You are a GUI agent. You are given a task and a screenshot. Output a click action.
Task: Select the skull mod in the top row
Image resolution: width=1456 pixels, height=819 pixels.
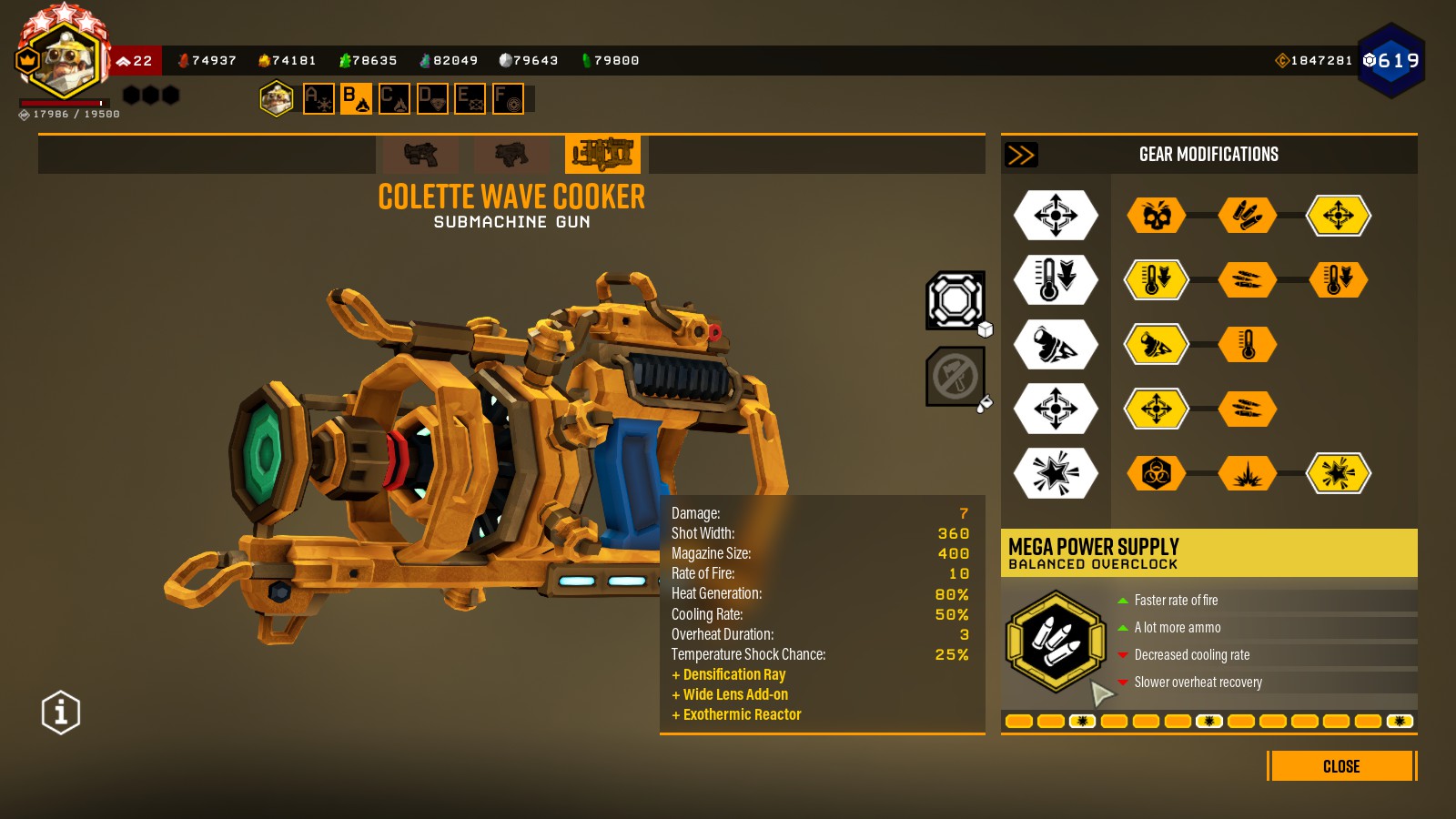click(1156, 216)
